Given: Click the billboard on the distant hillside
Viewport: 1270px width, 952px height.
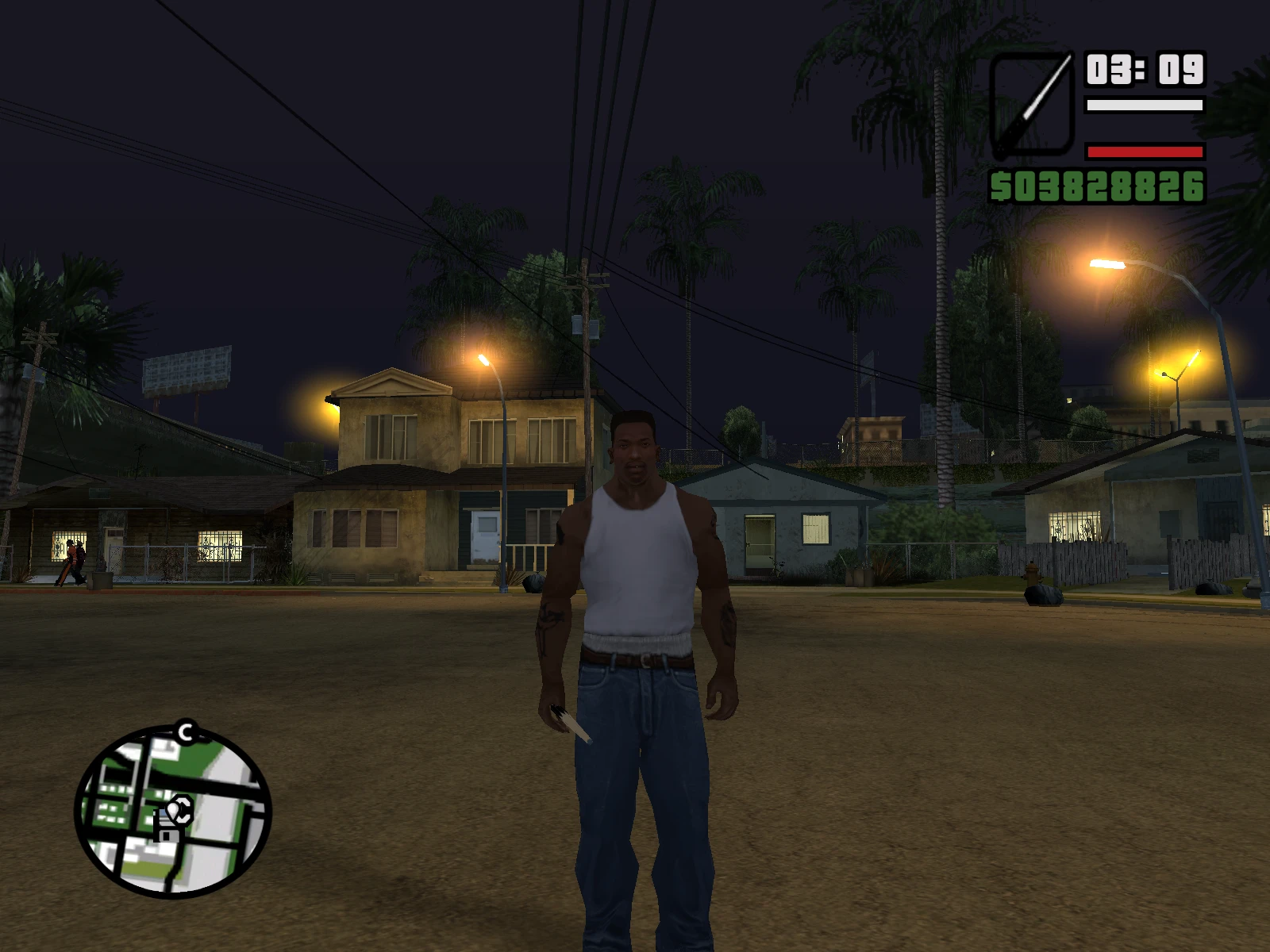Looking at the screenshot, I should [189, 369].
